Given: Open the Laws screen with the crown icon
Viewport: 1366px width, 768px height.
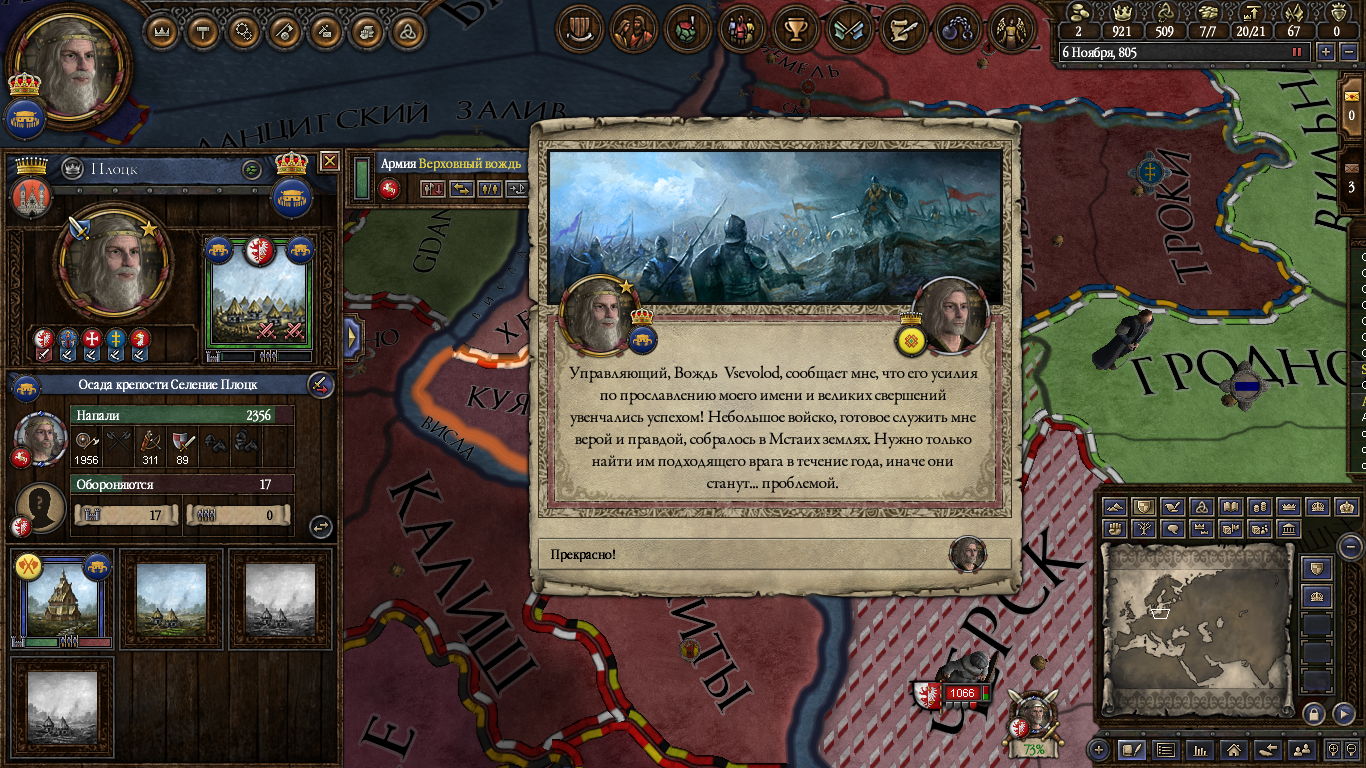Looking at the screenshot, I should pos(161,31).
